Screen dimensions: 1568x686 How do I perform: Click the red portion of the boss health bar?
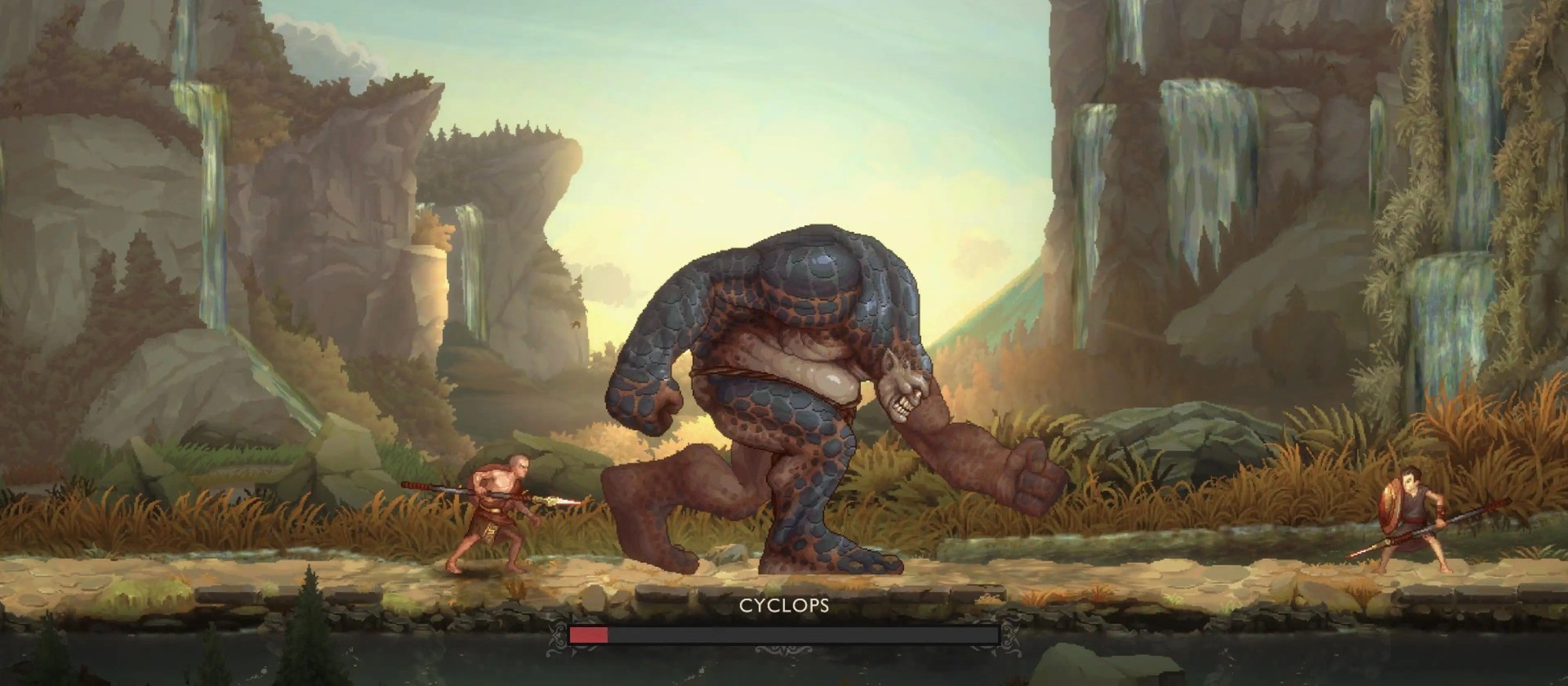(x=589, y=635)
